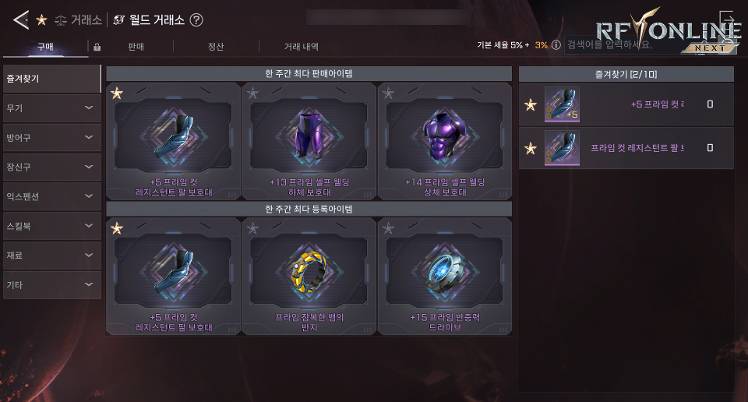Expand the 익스펜션 category
Image resolution: width=748 pixels, height=402 pixels.
coord(51,196)
